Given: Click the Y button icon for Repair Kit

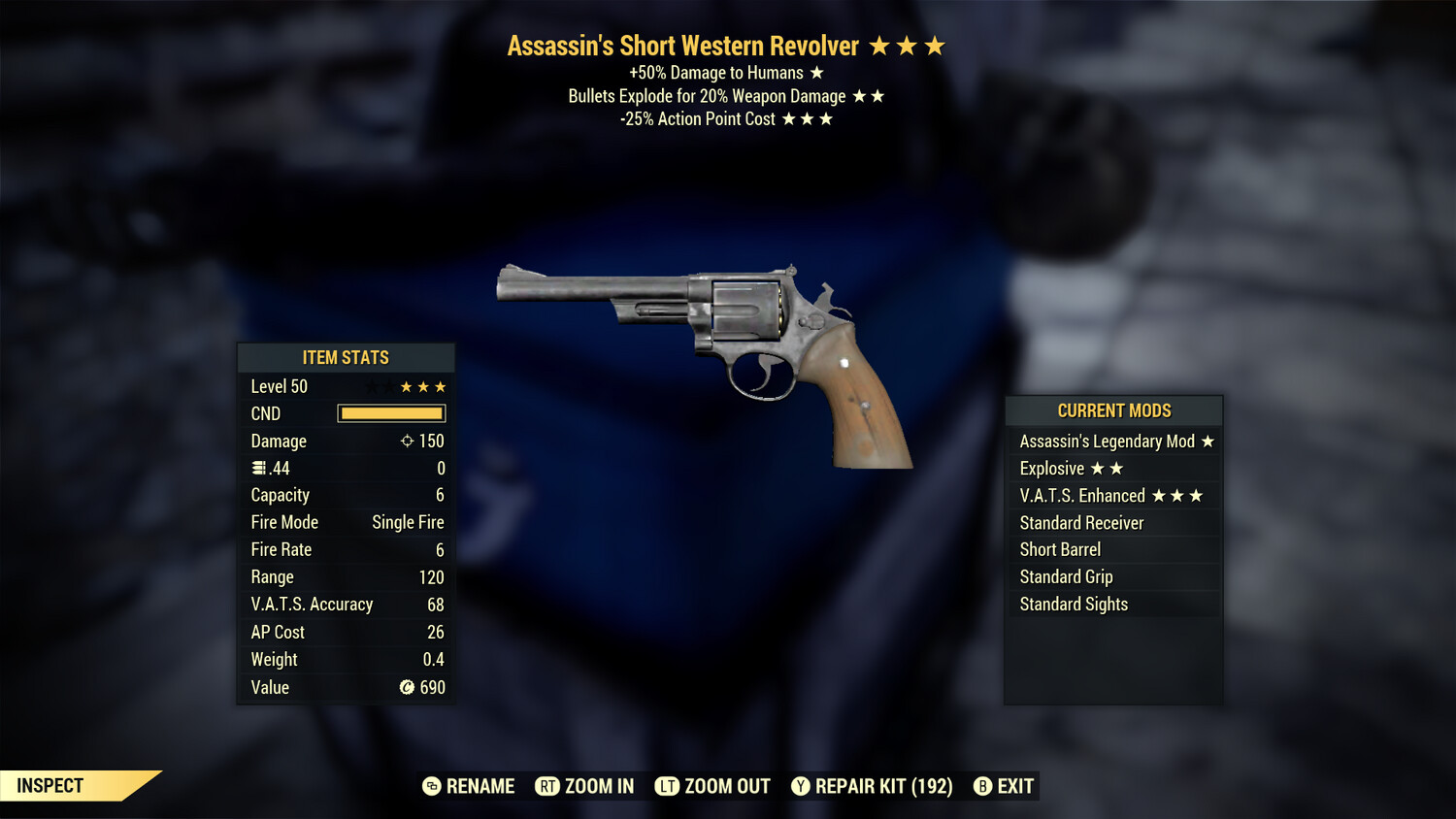Looking at the screenshot, I should (801, 786).
